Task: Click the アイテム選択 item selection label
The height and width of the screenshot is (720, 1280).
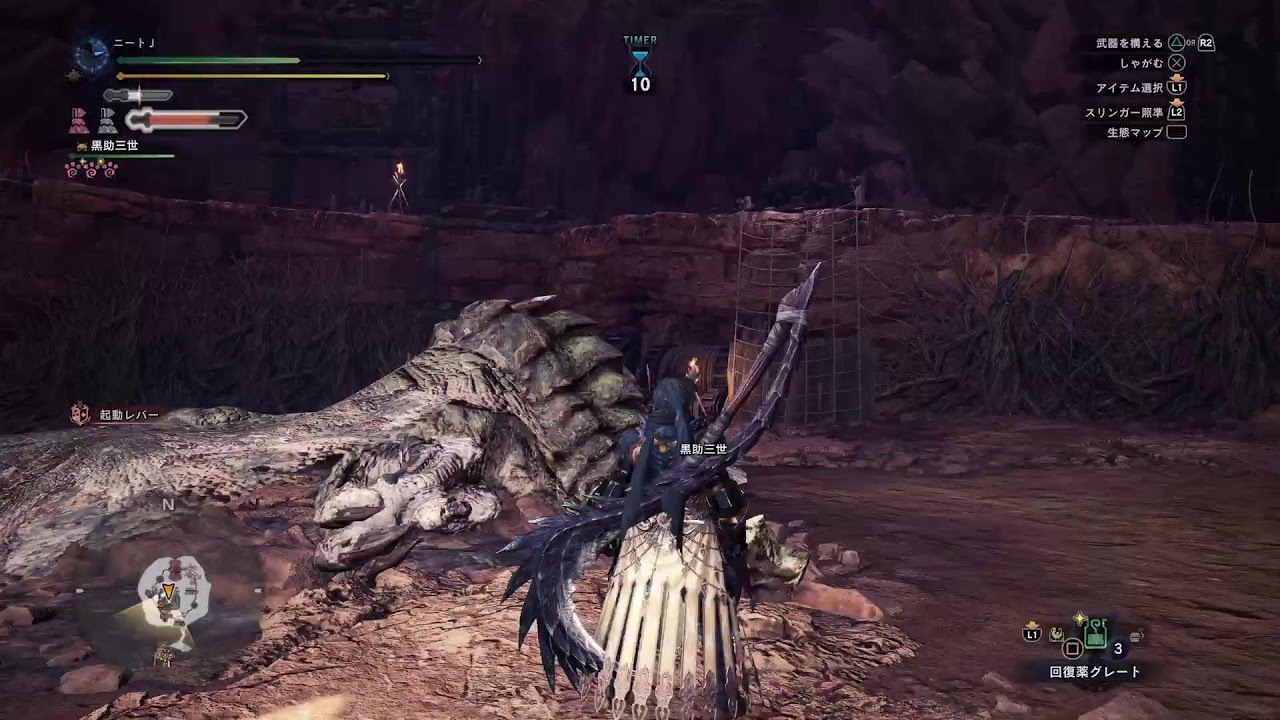Action: [x=1129, y=88]
